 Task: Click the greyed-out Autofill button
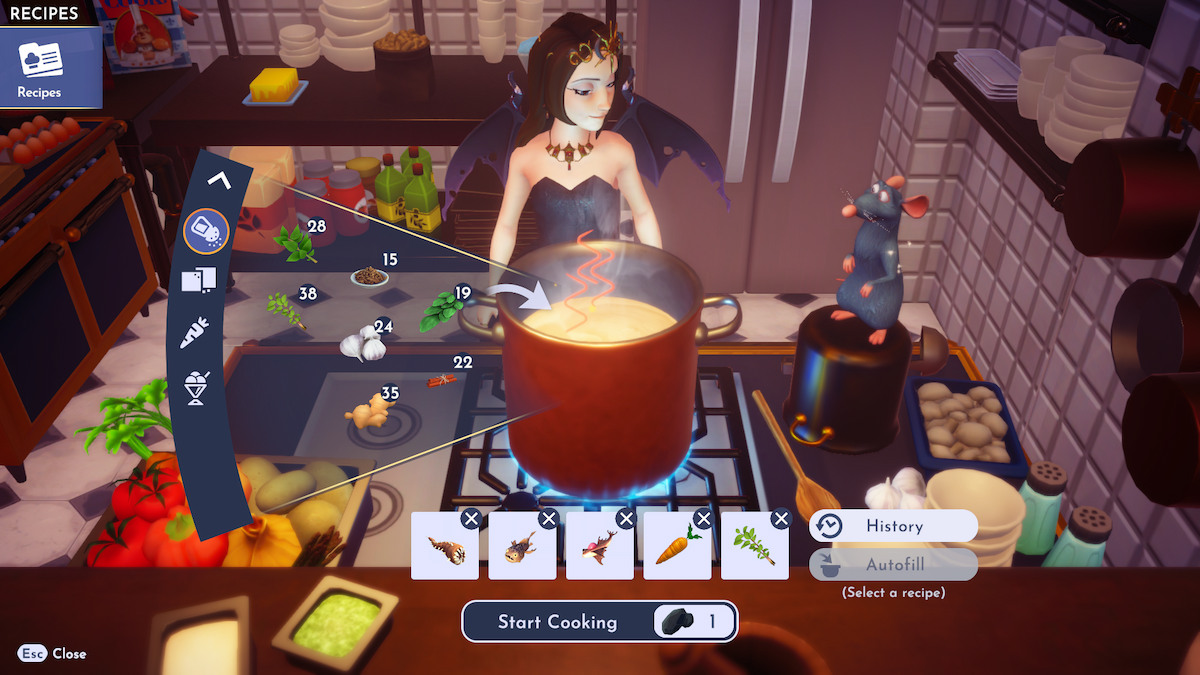tap(892, 565)
